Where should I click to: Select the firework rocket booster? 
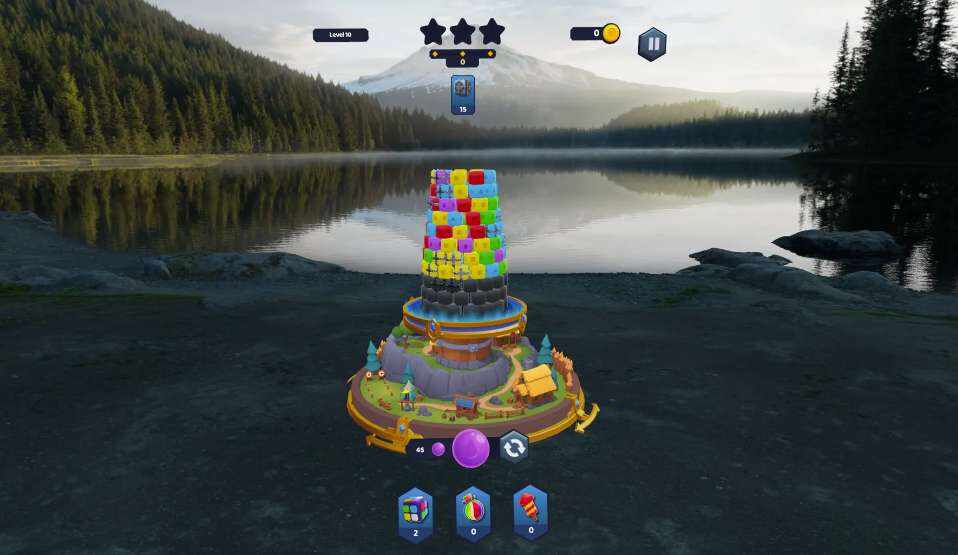point(530,510)
